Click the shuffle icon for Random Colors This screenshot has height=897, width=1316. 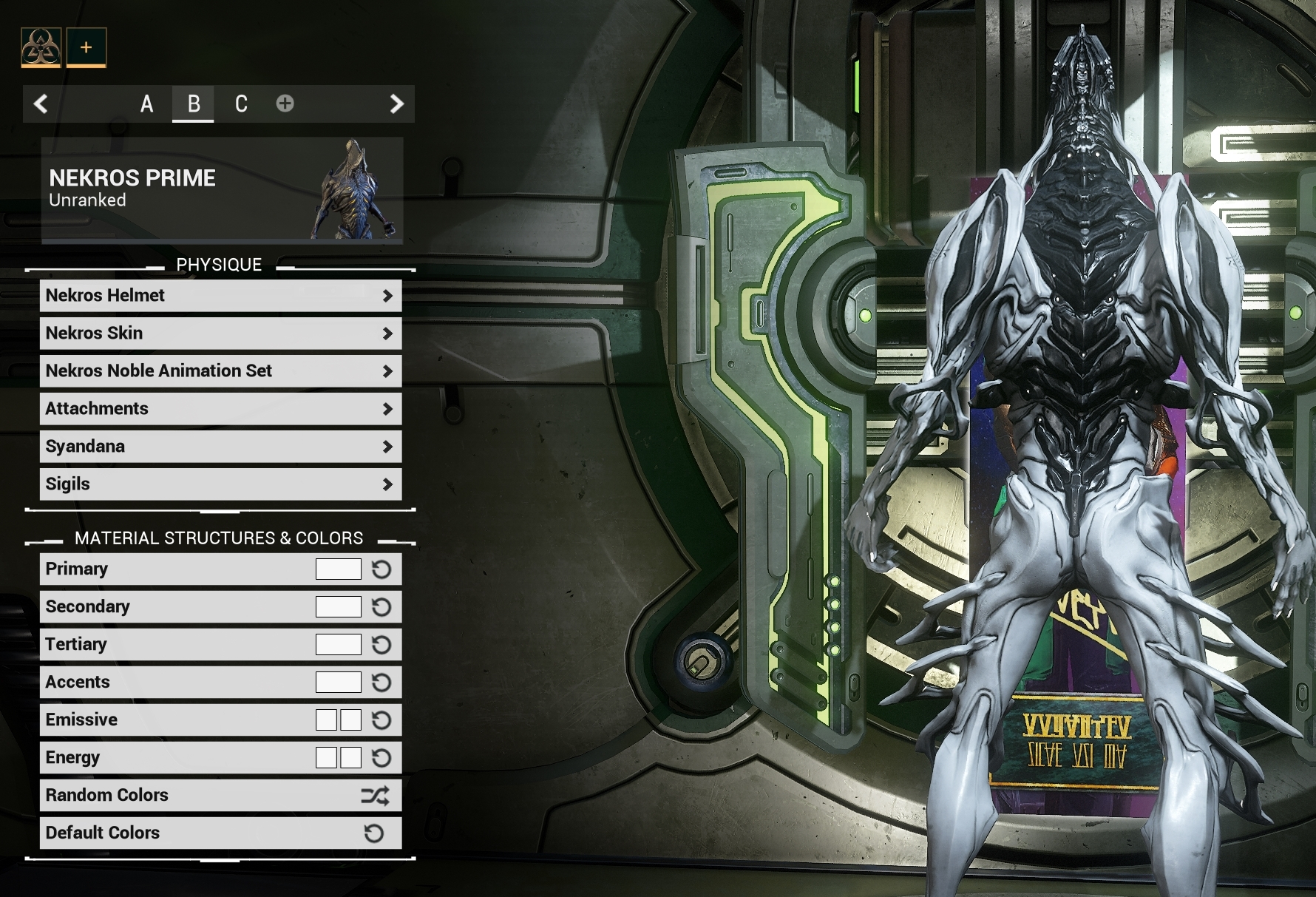click(x=376, y=795)
